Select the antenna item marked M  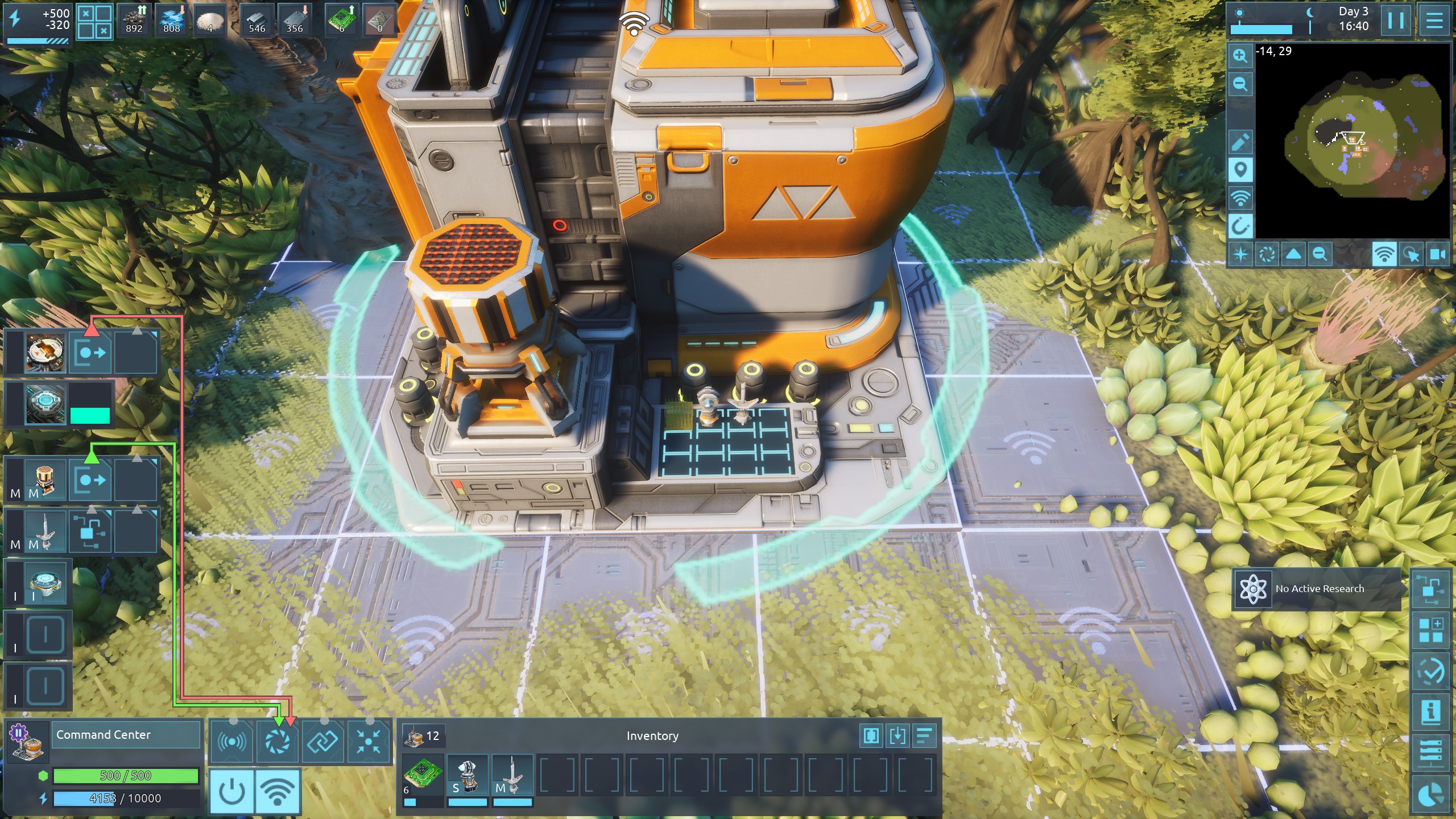[512, 775]
